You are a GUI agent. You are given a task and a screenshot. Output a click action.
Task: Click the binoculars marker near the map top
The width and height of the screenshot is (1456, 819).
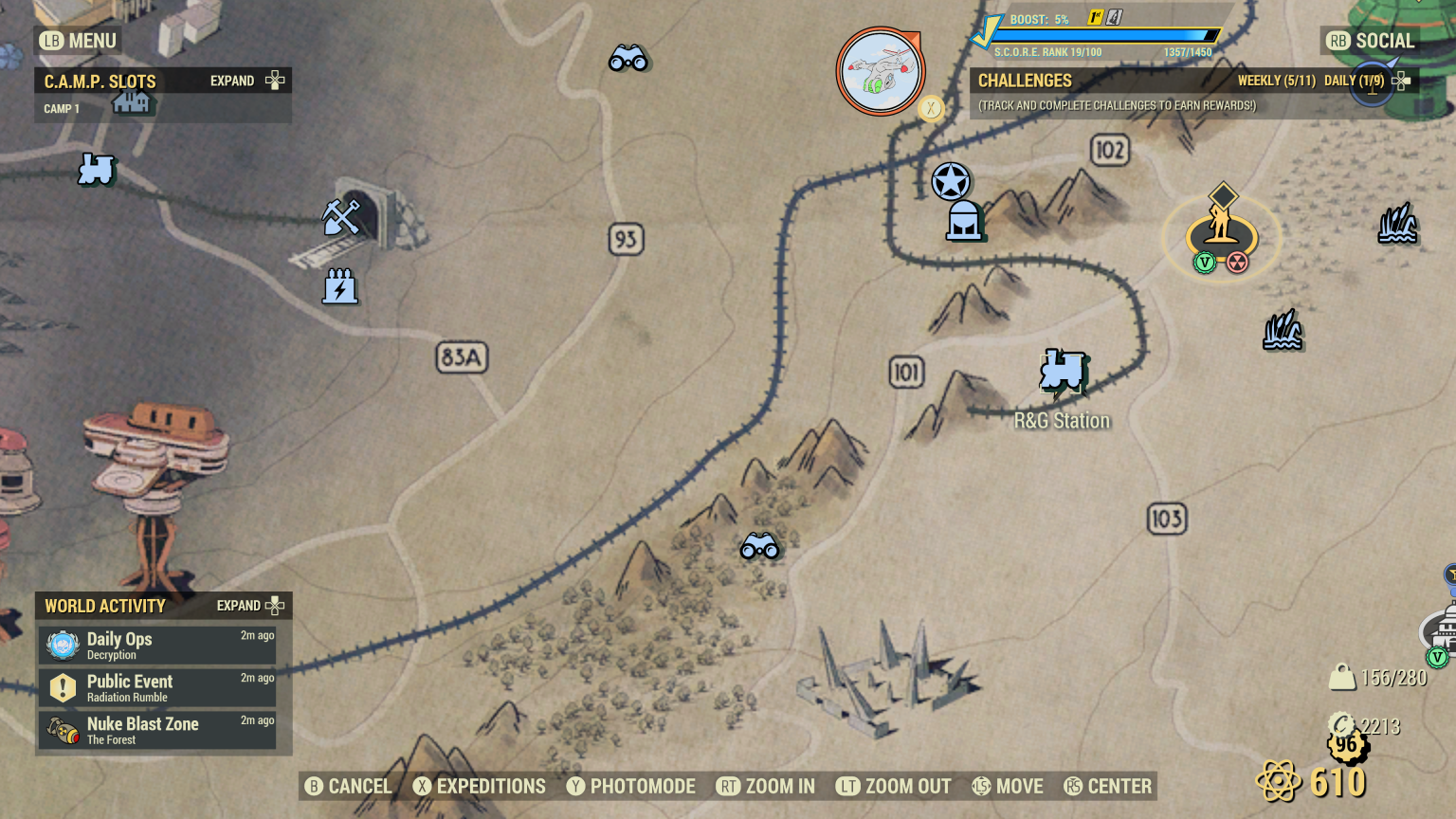pos(628,59)
